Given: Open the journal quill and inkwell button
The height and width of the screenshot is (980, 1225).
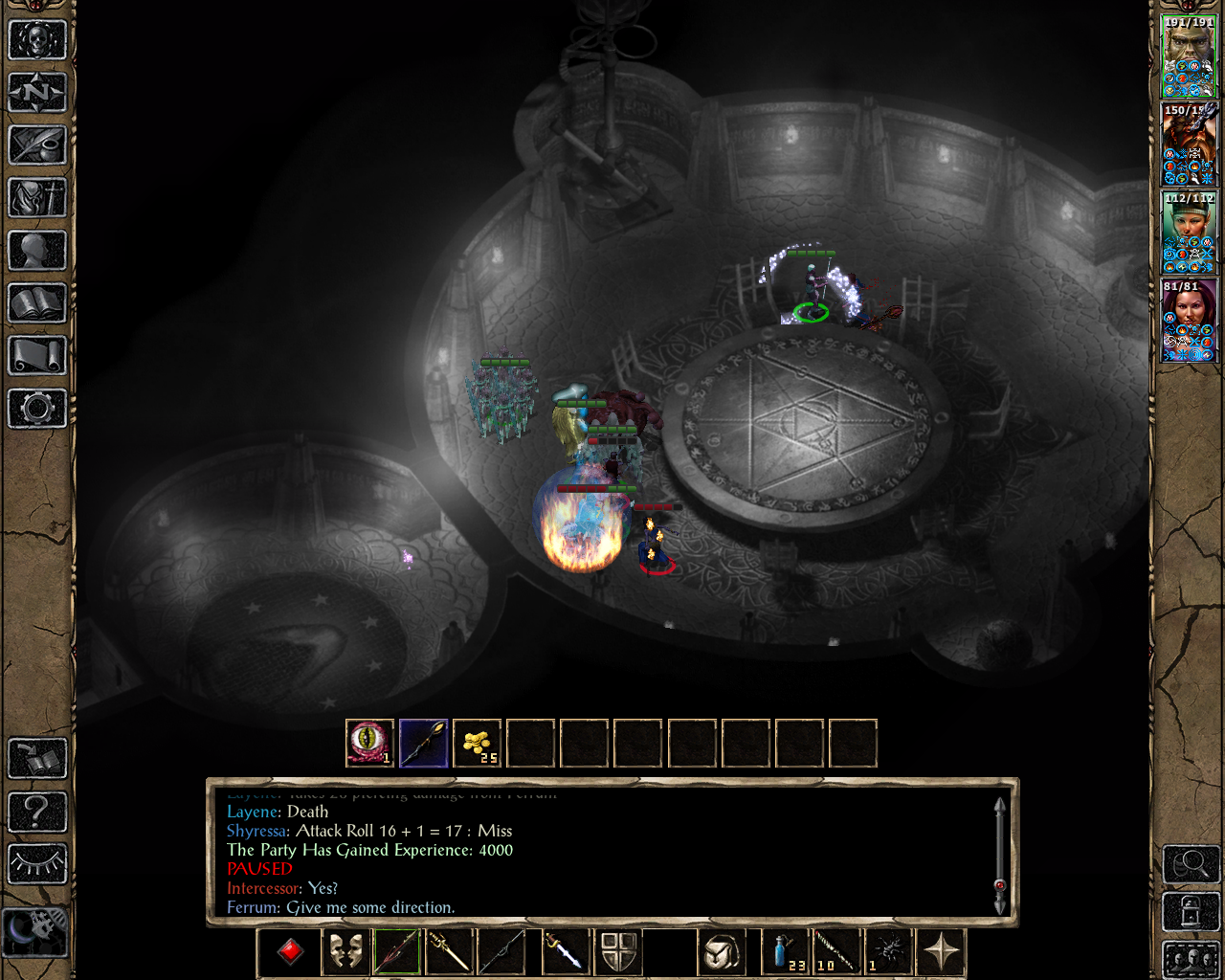Looking at the screenshot, I should (x=37, y=145).
